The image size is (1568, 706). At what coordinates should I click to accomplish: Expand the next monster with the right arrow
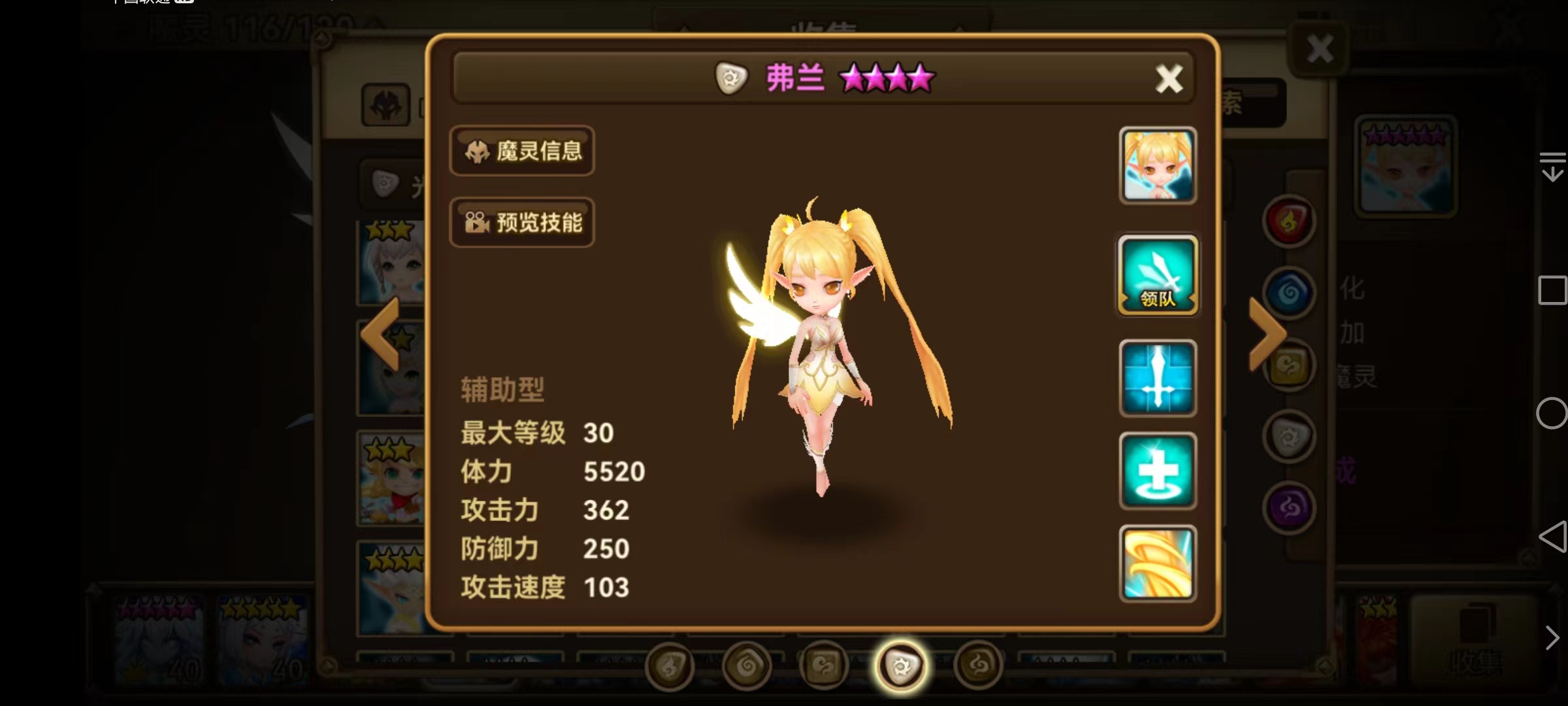[1266, 333]
